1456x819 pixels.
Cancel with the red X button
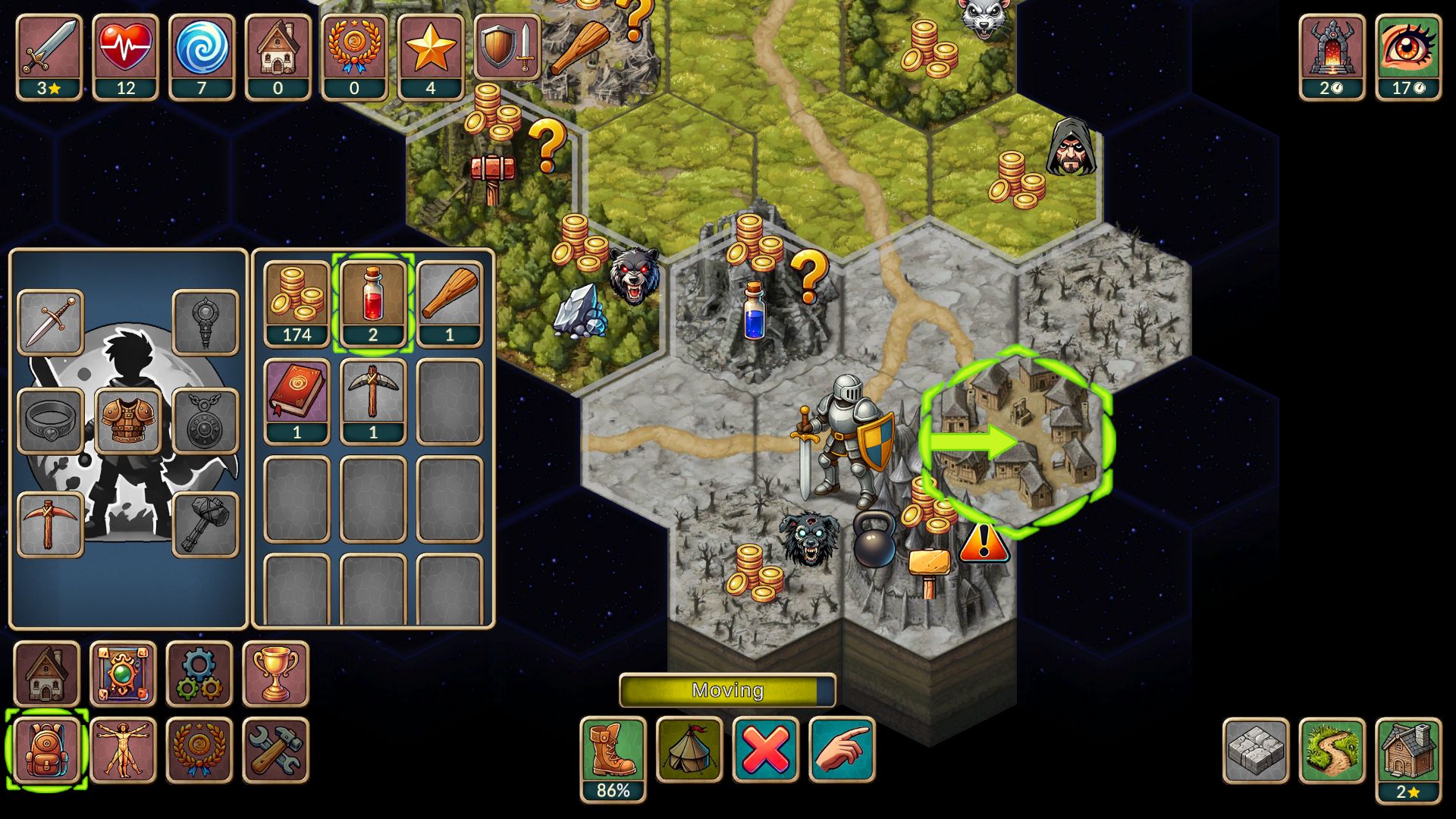(765, 750)
